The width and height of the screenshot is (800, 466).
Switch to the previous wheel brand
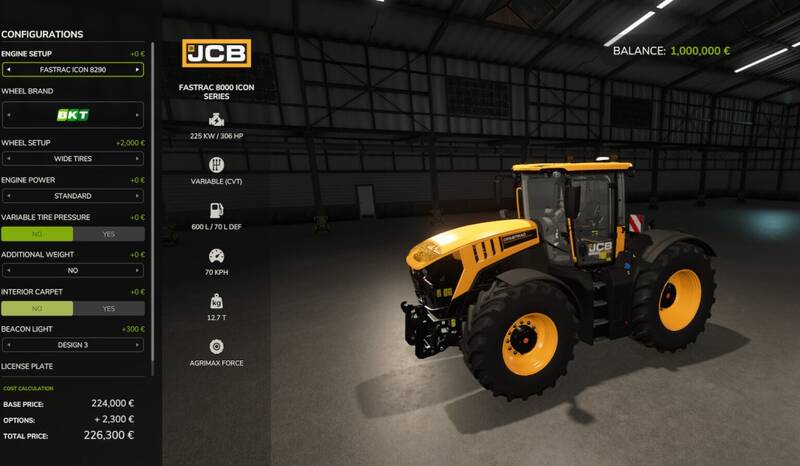pyautogui.click(x=8, y=115)
